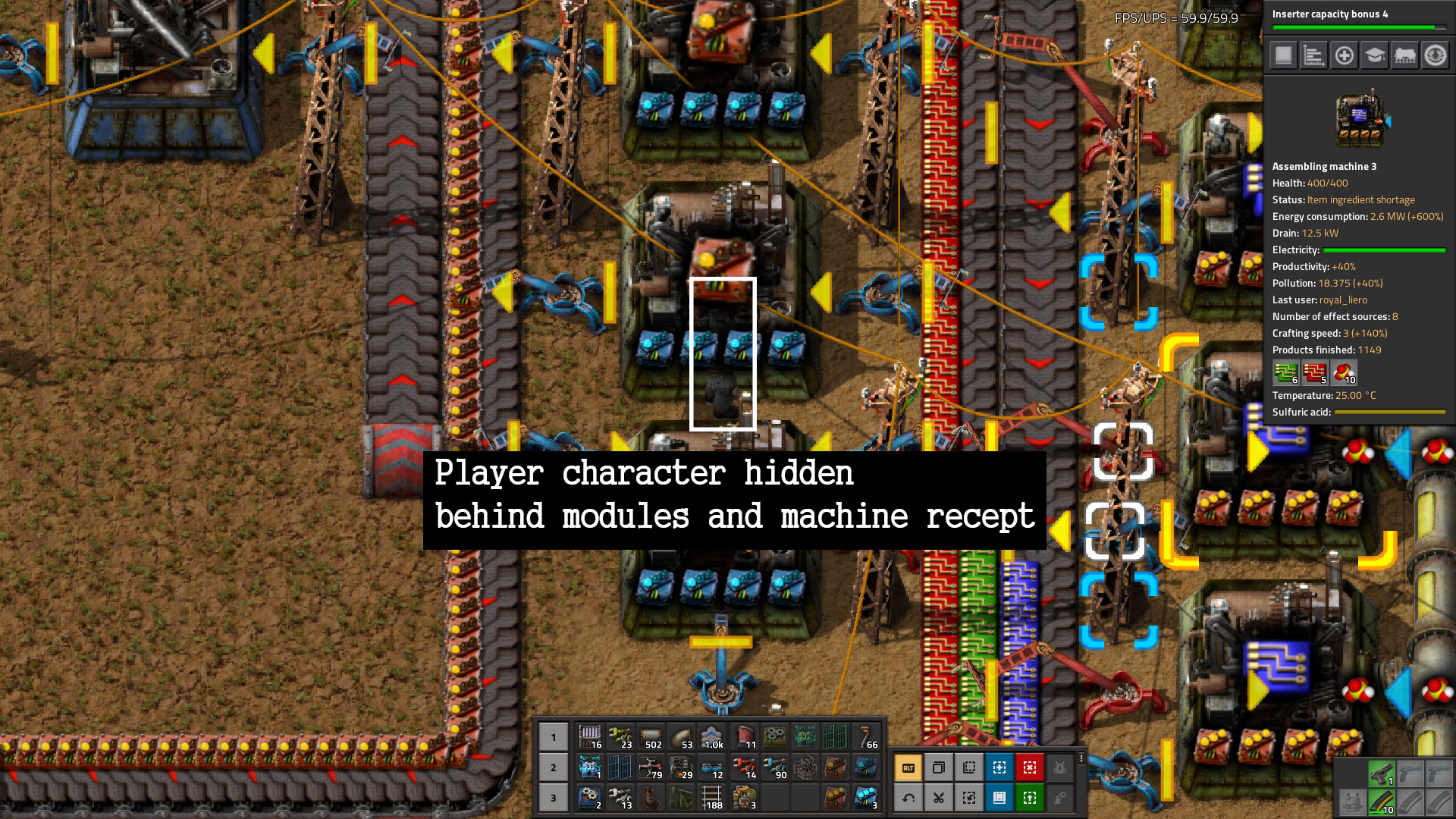Open the blueprint library

tap(999, 798)
